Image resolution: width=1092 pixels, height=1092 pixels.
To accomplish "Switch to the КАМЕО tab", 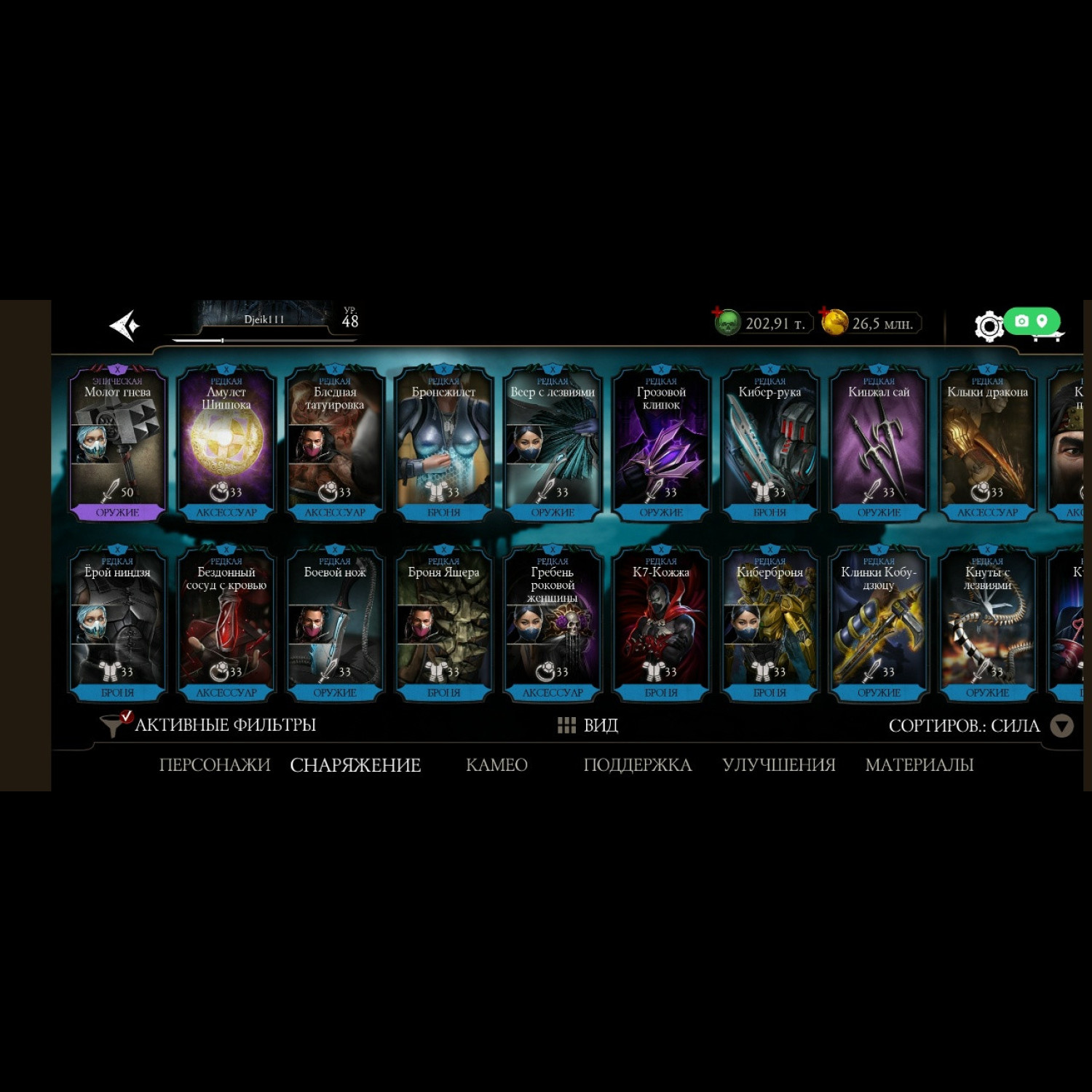I will tap(496, 765).
